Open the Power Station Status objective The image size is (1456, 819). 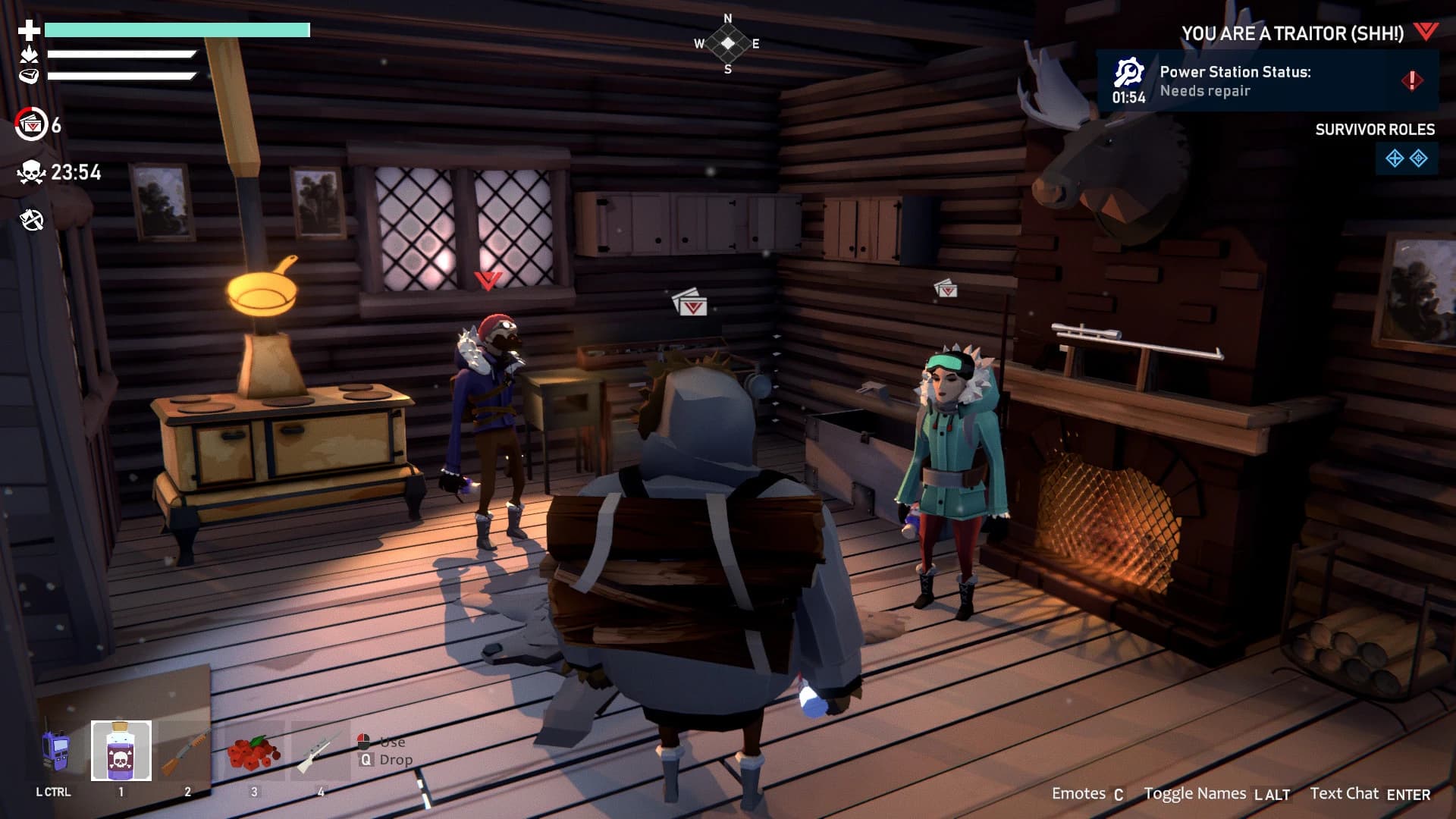click(x=1266, y=81)
